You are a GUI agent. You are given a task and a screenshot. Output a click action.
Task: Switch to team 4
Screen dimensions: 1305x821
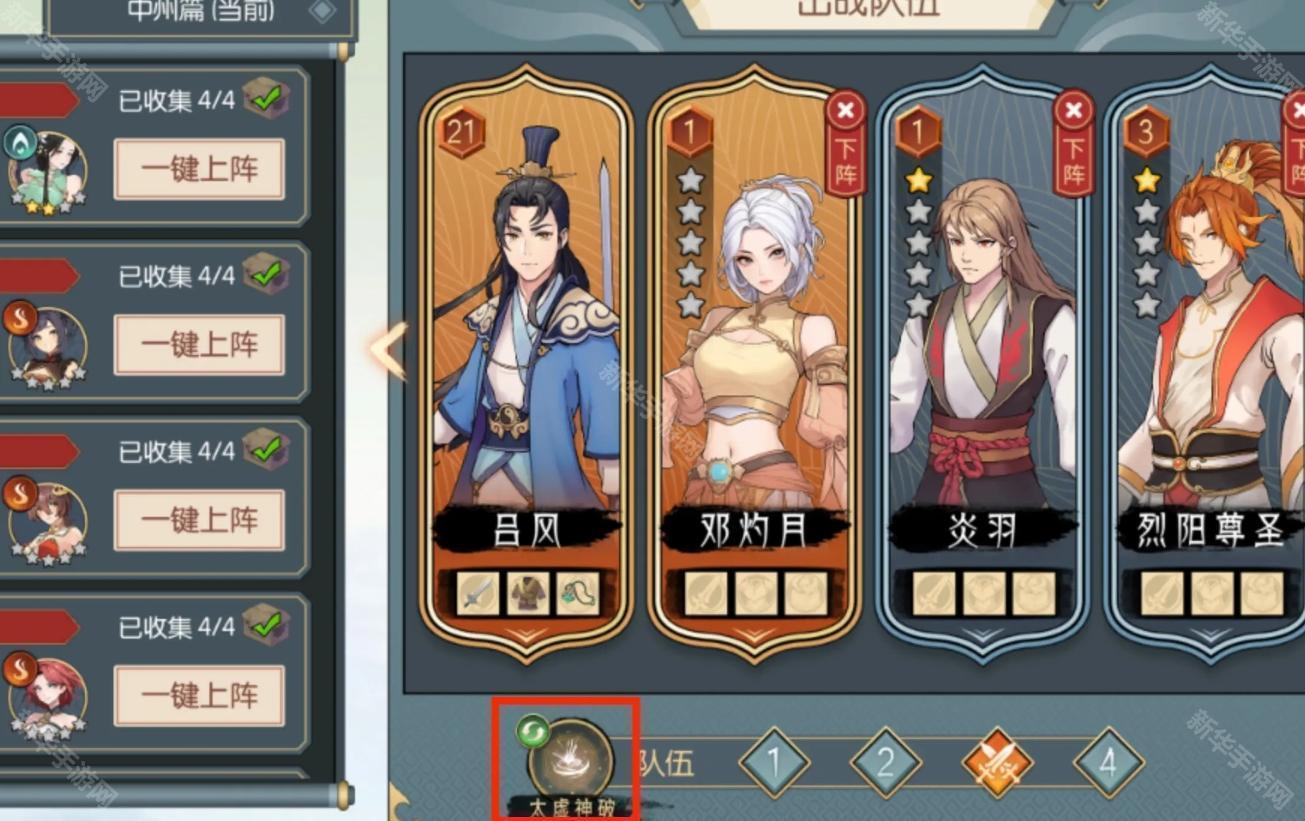point(1108,764)
